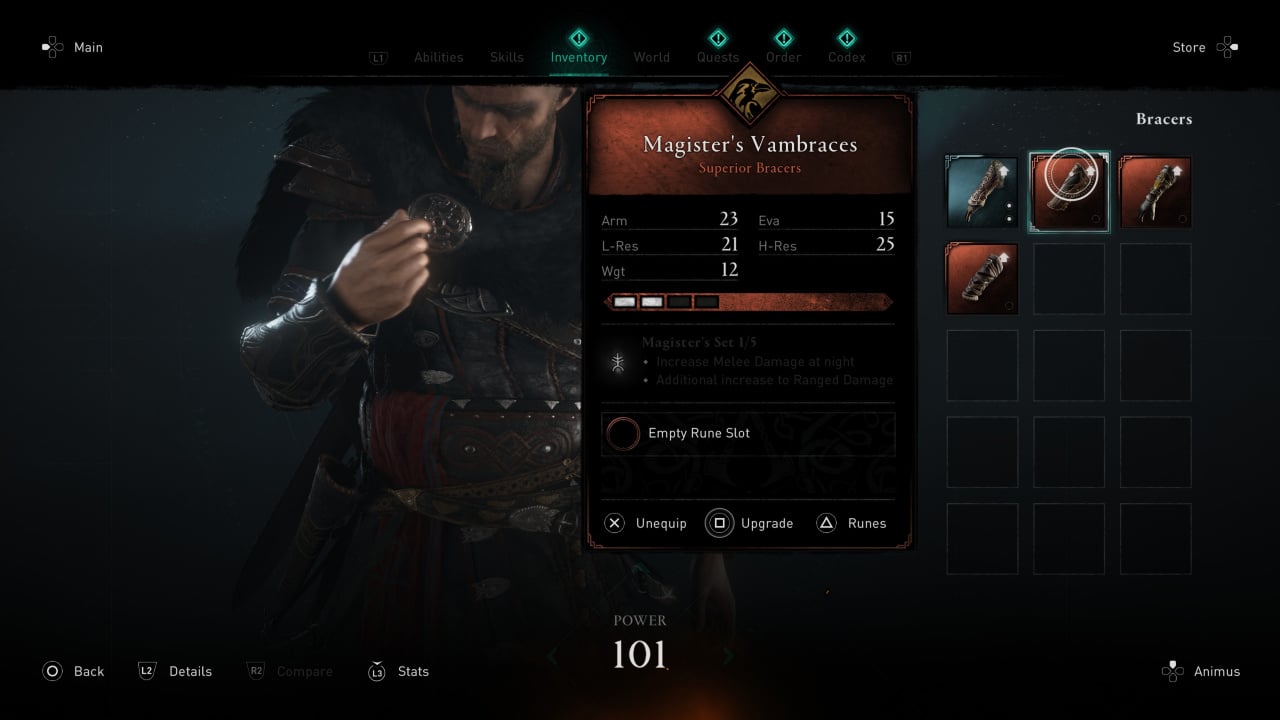
Task: Choose the gold-trimmed bracers on red background
Action: pos(1155,192)
